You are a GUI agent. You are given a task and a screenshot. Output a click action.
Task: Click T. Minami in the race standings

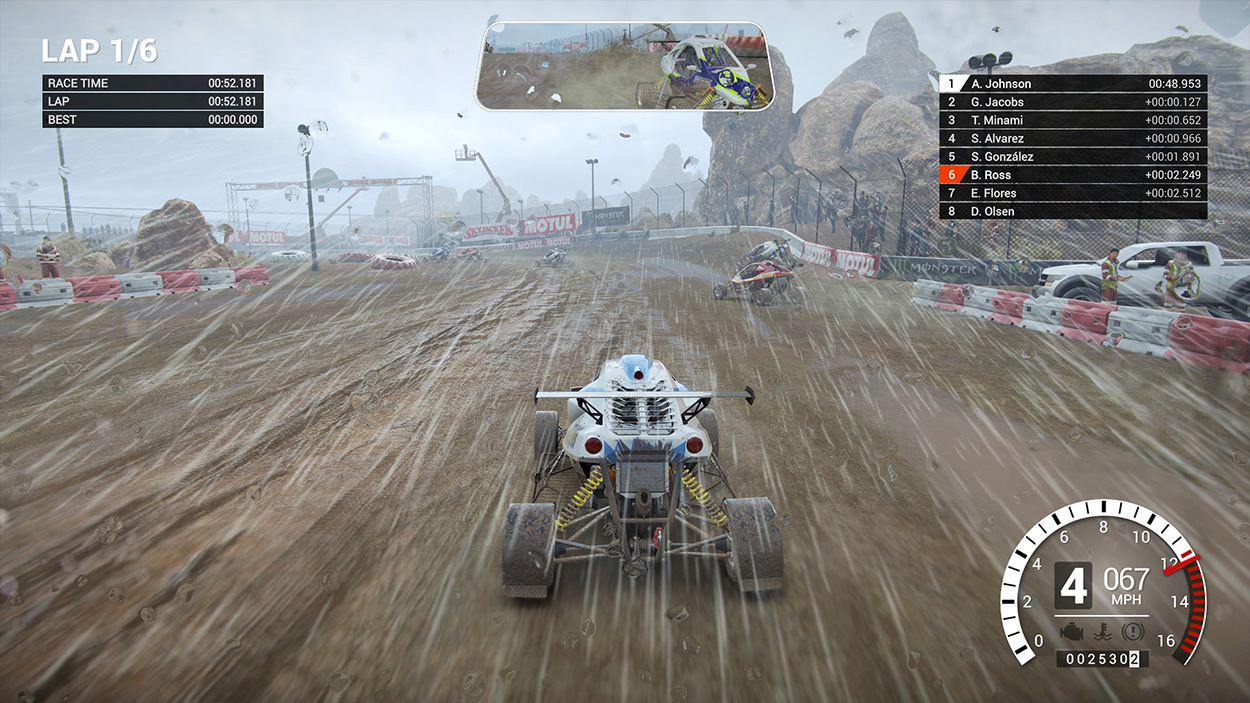pos(1073,120)
